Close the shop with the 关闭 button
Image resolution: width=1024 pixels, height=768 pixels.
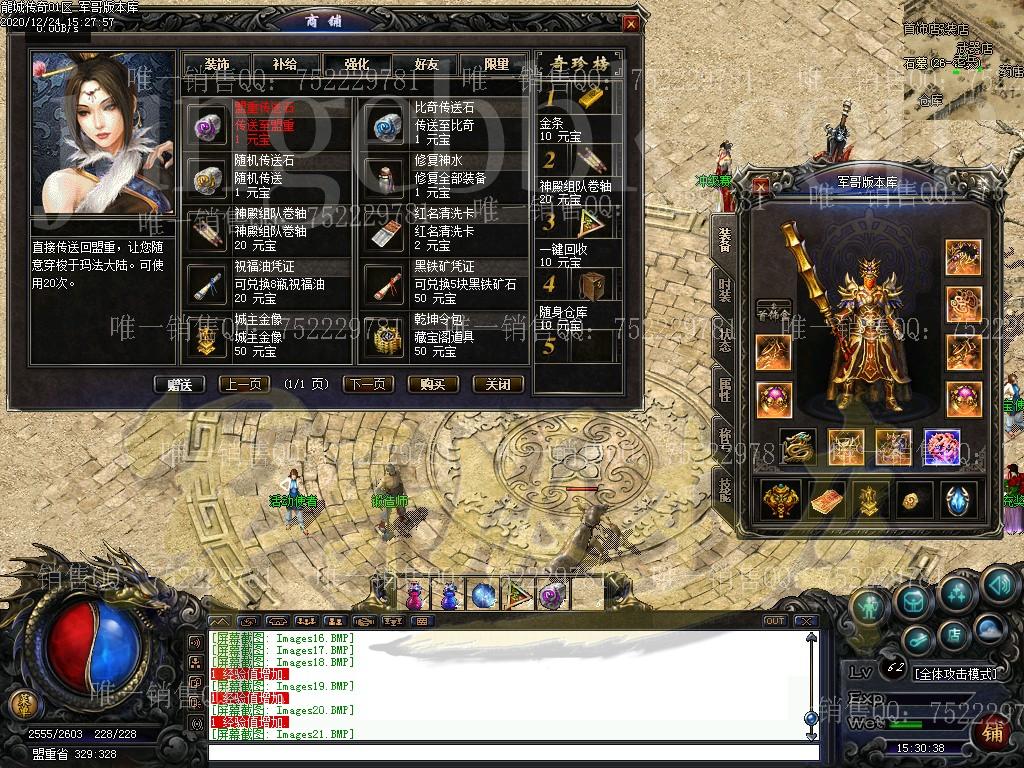pyautogui.click(x=497, y=384)
